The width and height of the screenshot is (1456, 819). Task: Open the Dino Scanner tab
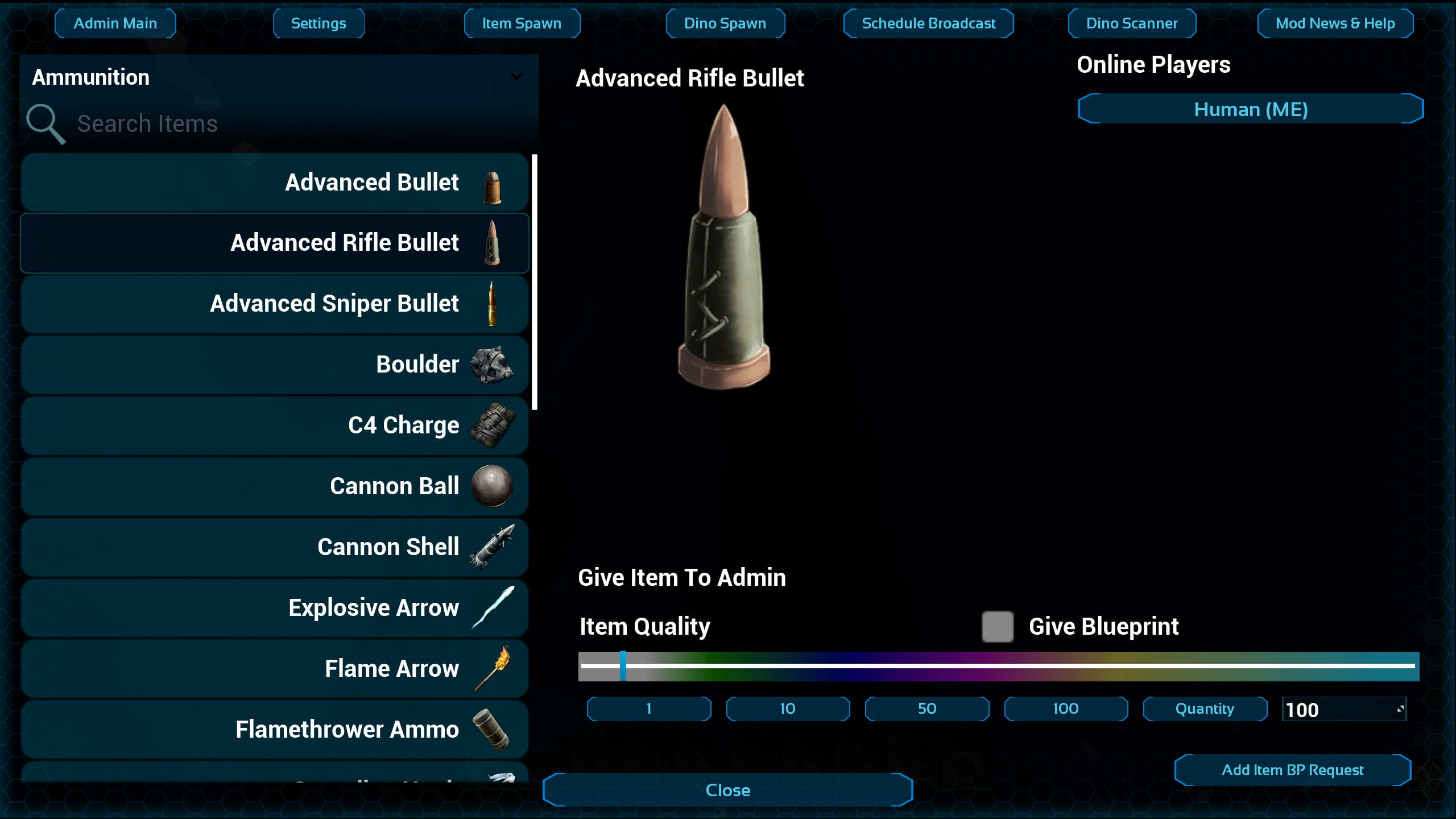(1132, 23)
